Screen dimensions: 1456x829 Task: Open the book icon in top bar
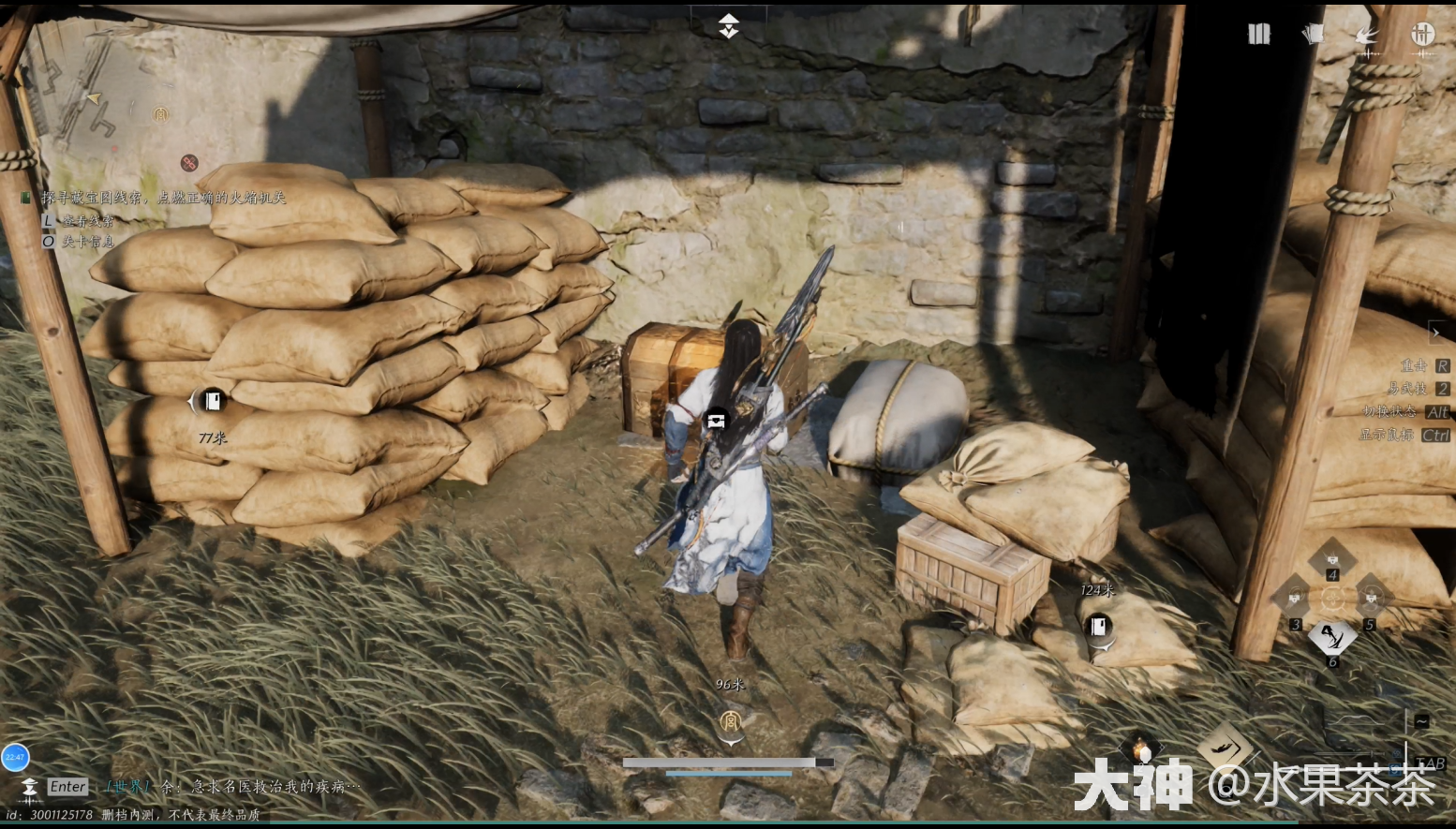[1258, 35]
